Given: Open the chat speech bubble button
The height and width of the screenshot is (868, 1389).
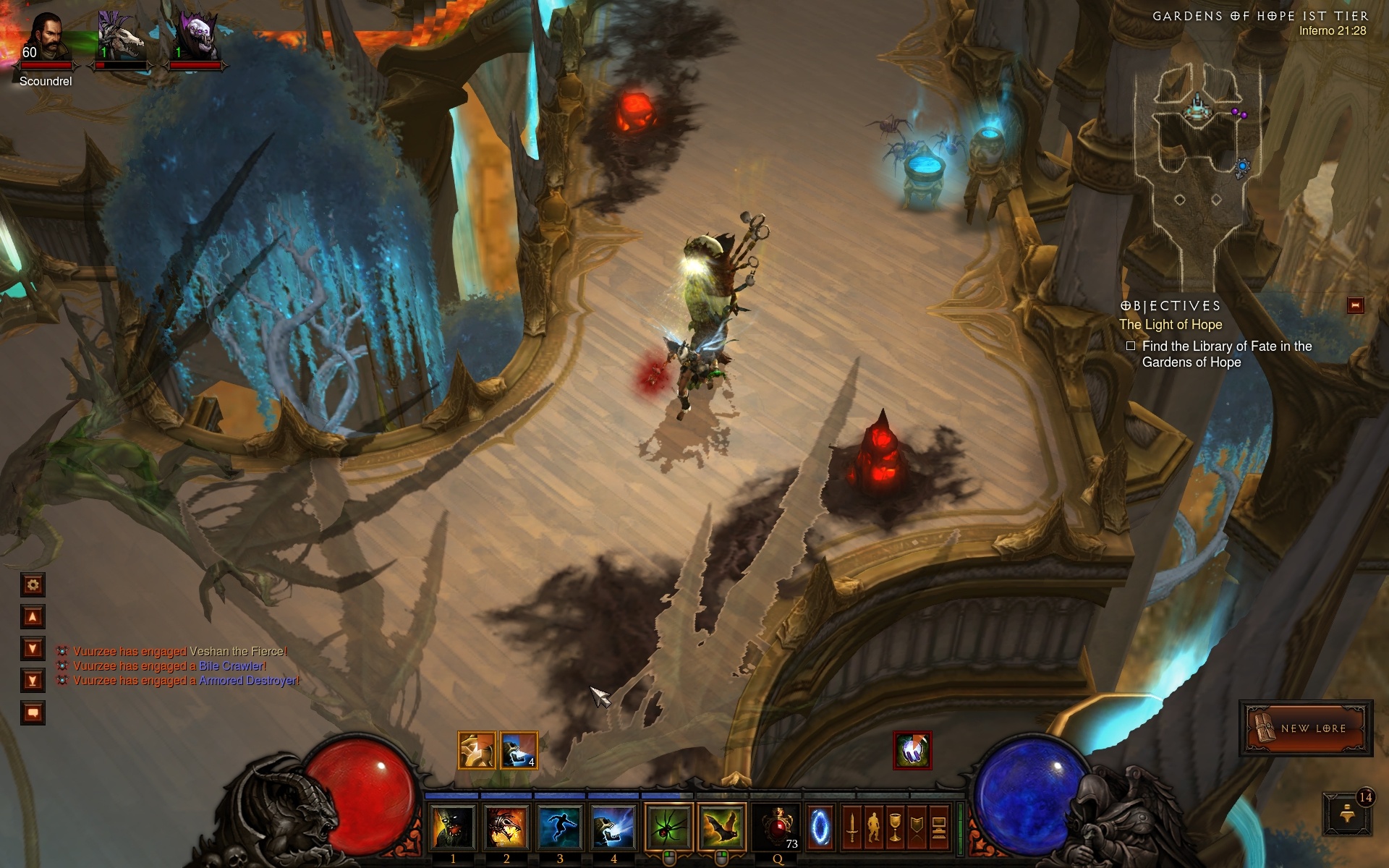Looking at the screenshot, I should (33, 713).
